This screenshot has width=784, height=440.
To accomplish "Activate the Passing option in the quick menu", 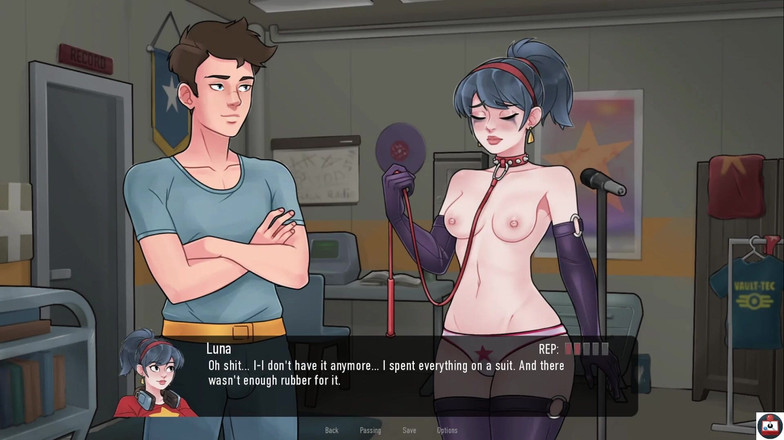I will 370,430.
